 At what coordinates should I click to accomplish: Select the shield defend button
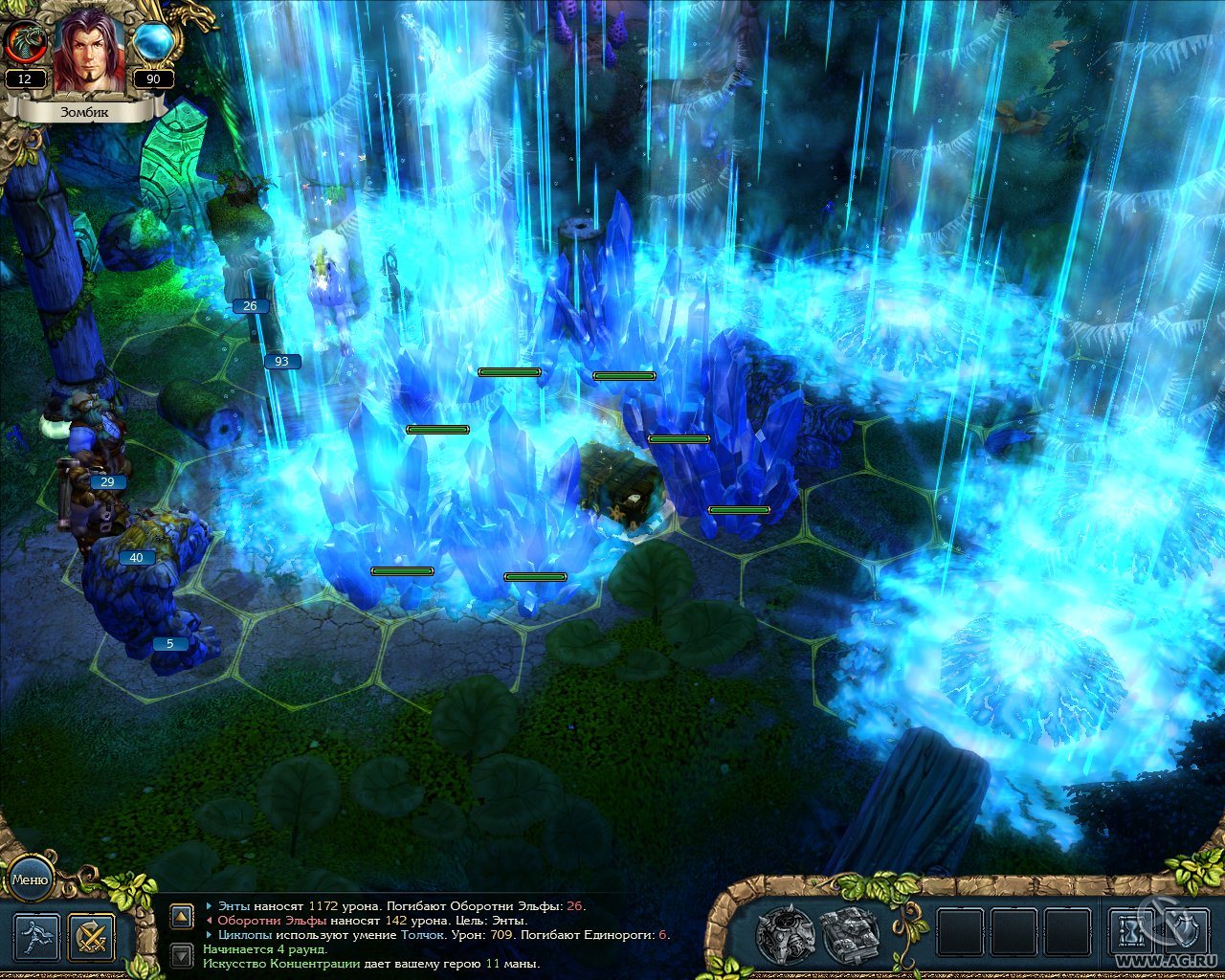pos(1185,932)
